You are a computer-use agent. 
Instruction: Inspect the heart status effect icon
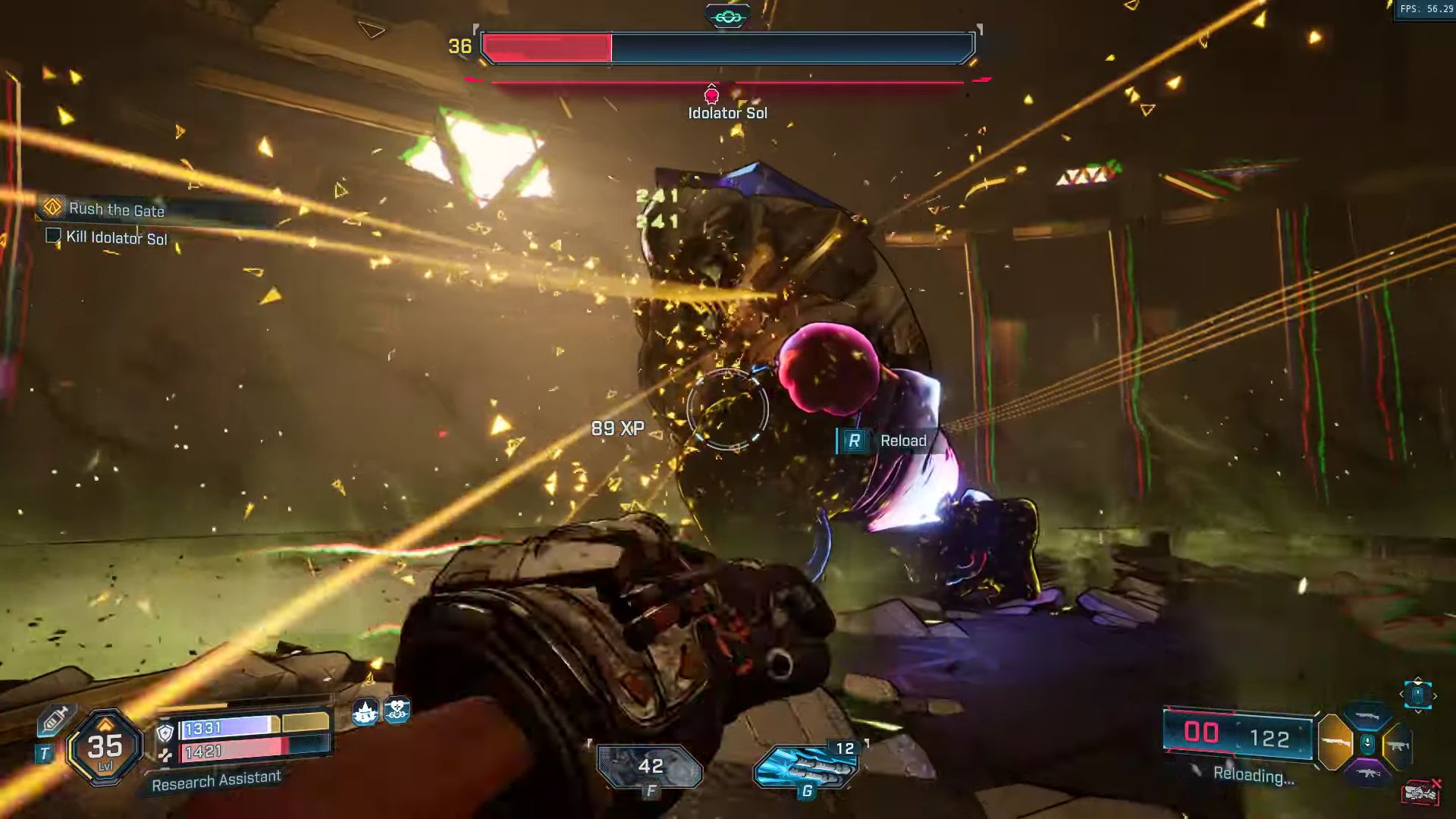(397, 711)
